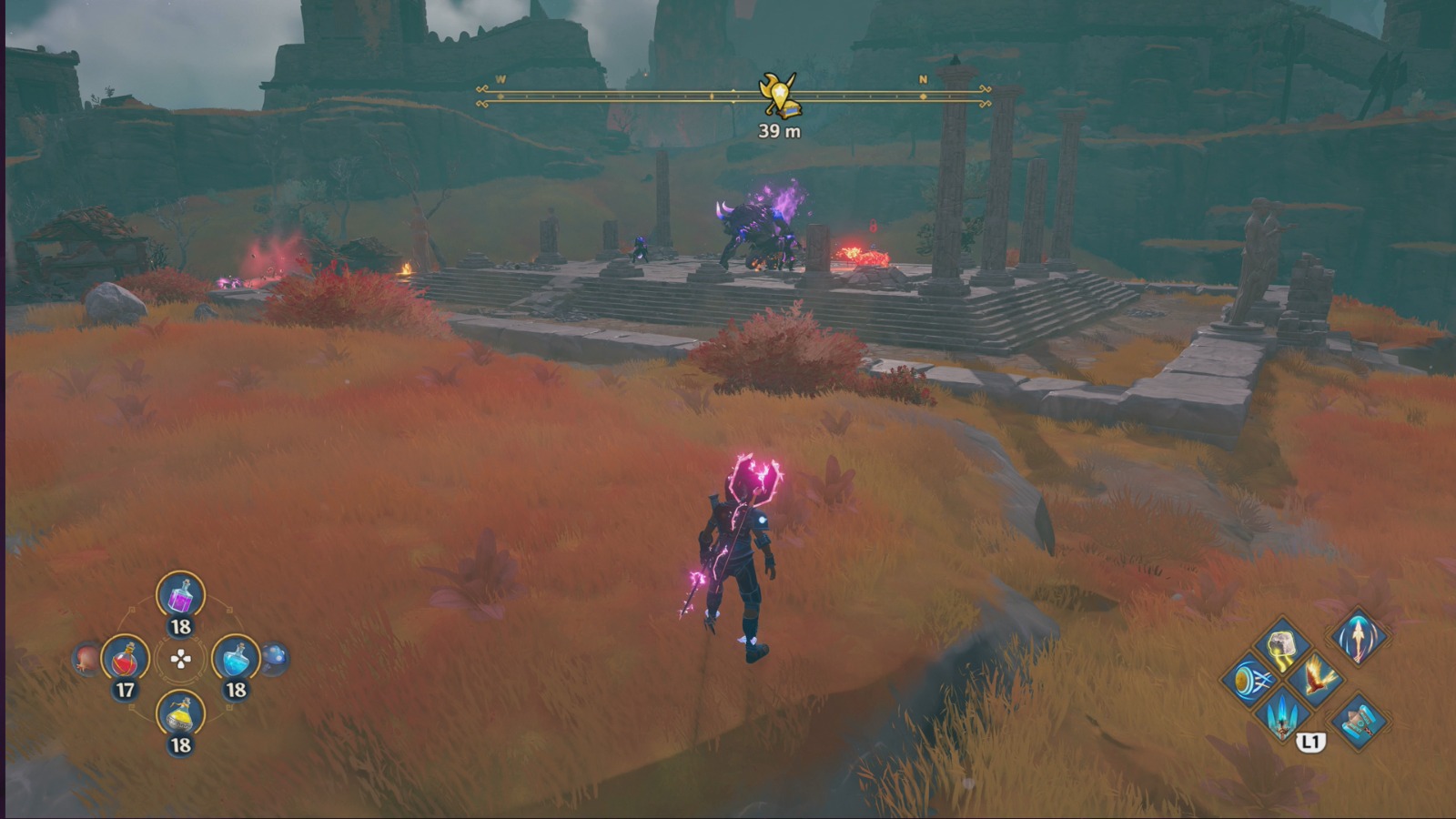The width and height of the screenshot is (1456, 819).
Task: Select the purple defense potion in the wheel
Action: pos(179,598)
